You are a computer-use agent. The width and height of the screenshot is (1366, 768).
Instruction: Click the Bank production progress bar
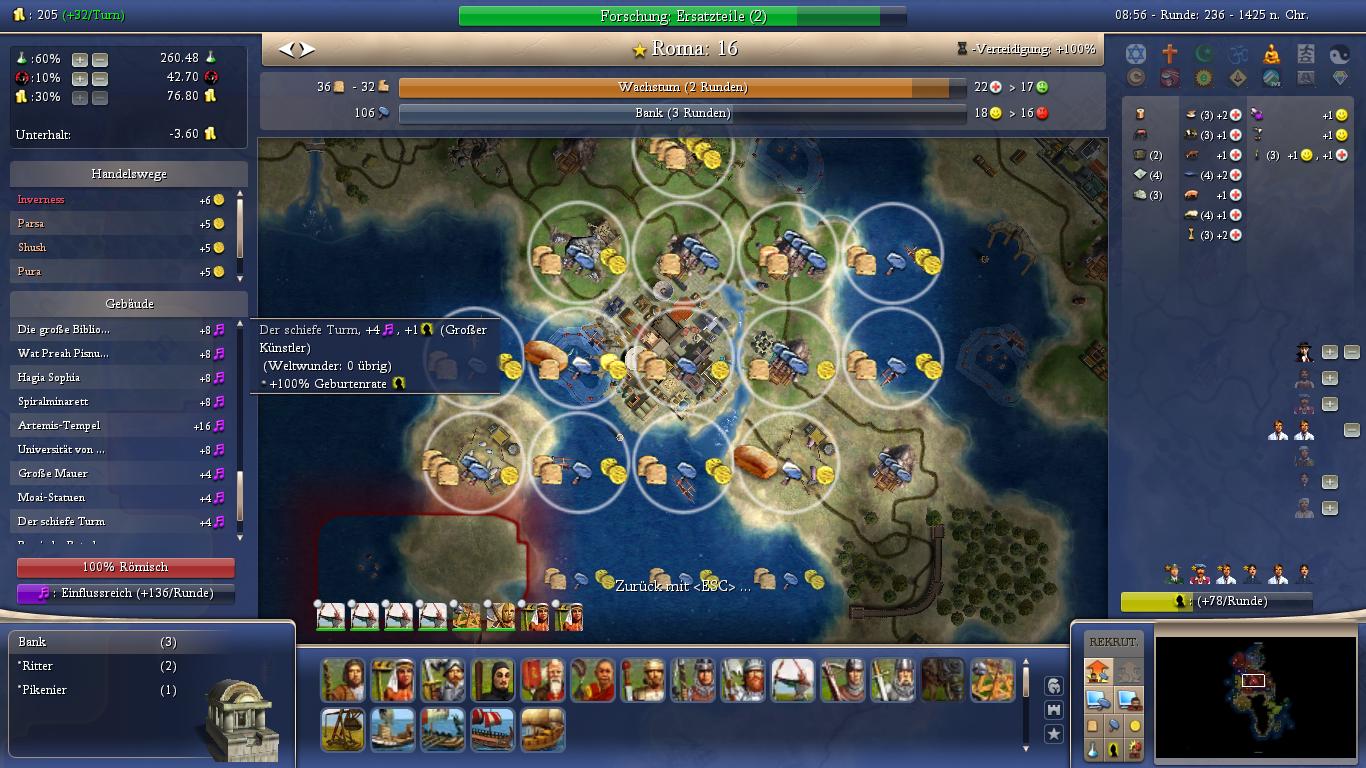click(x=682, y=113)
